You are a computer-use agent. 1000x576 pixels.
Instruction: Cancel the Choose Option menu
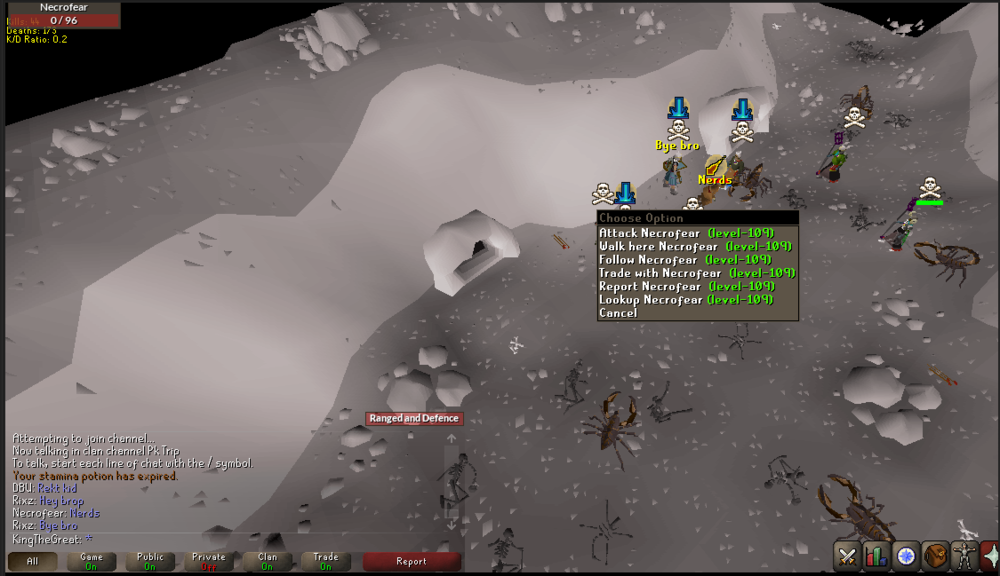618,313
